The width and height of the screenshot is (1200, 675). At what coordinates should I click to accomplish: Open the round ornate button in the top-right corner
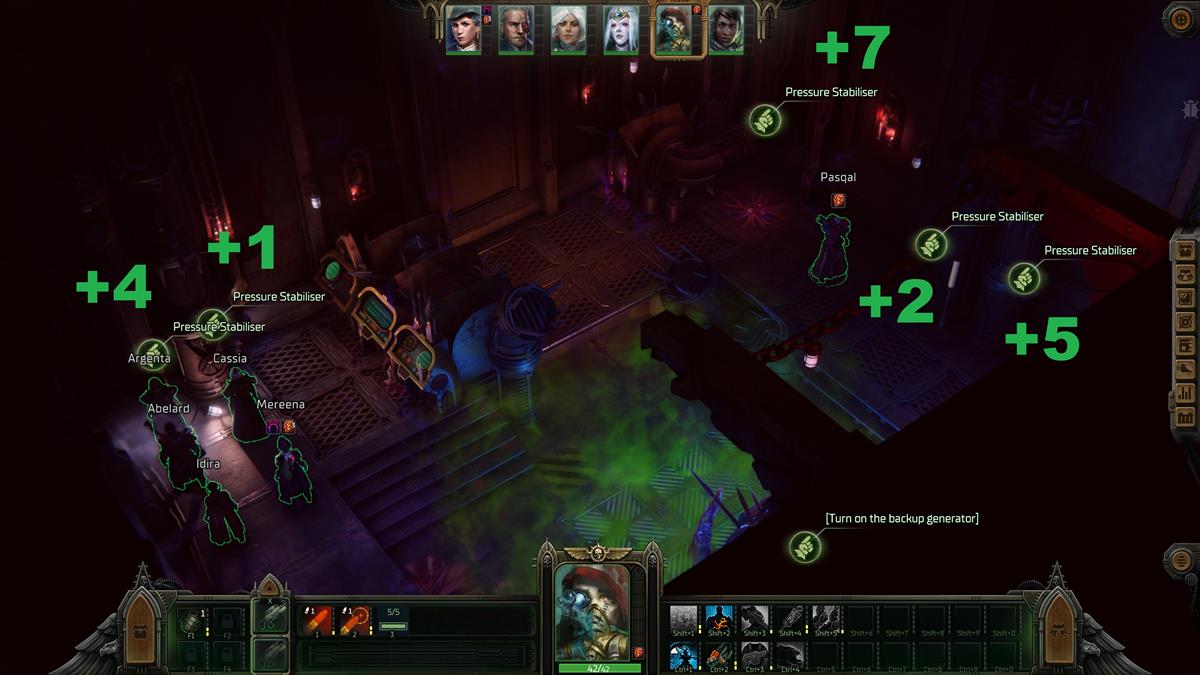click(1181, 20)
